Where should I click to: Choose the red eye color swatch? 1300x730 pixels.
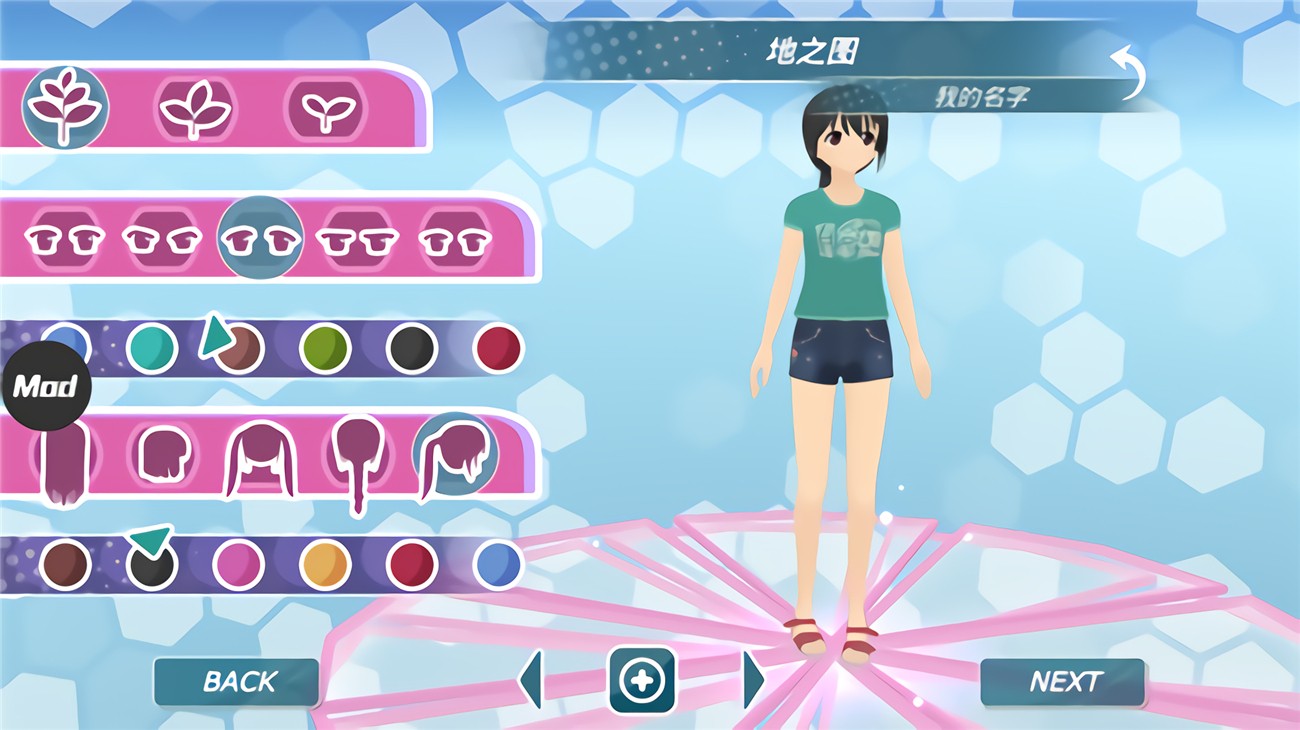coord(498,348)
